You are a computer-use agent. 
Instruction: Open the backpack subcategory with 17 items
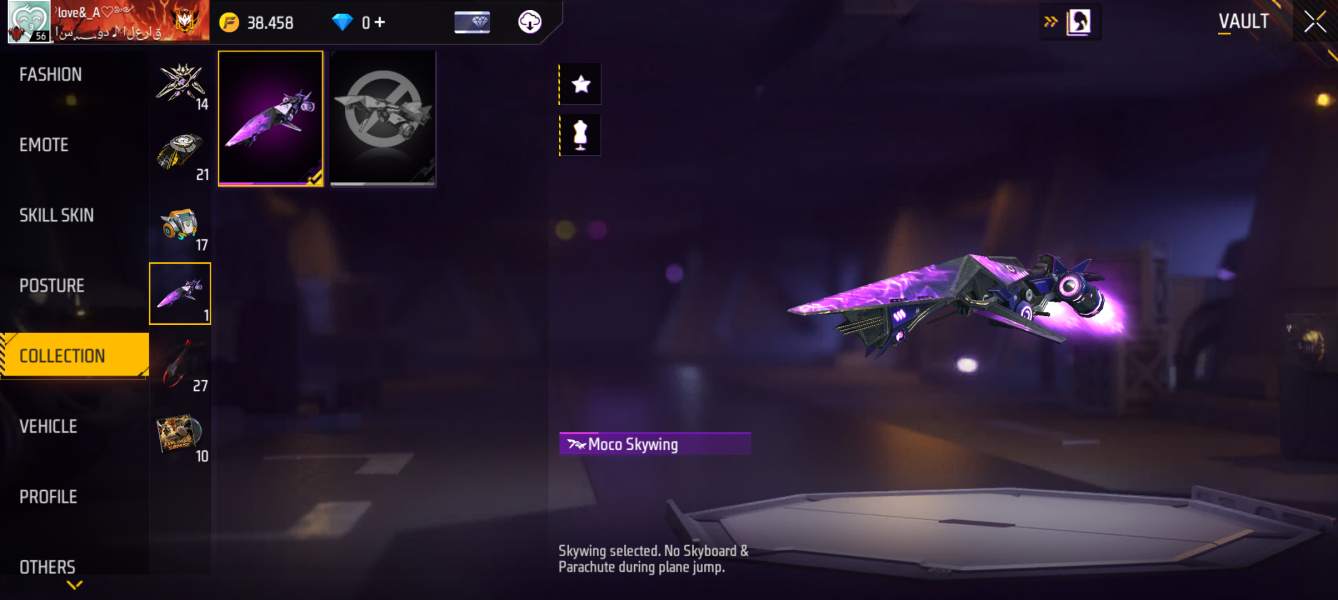click(x=180, y=227)
